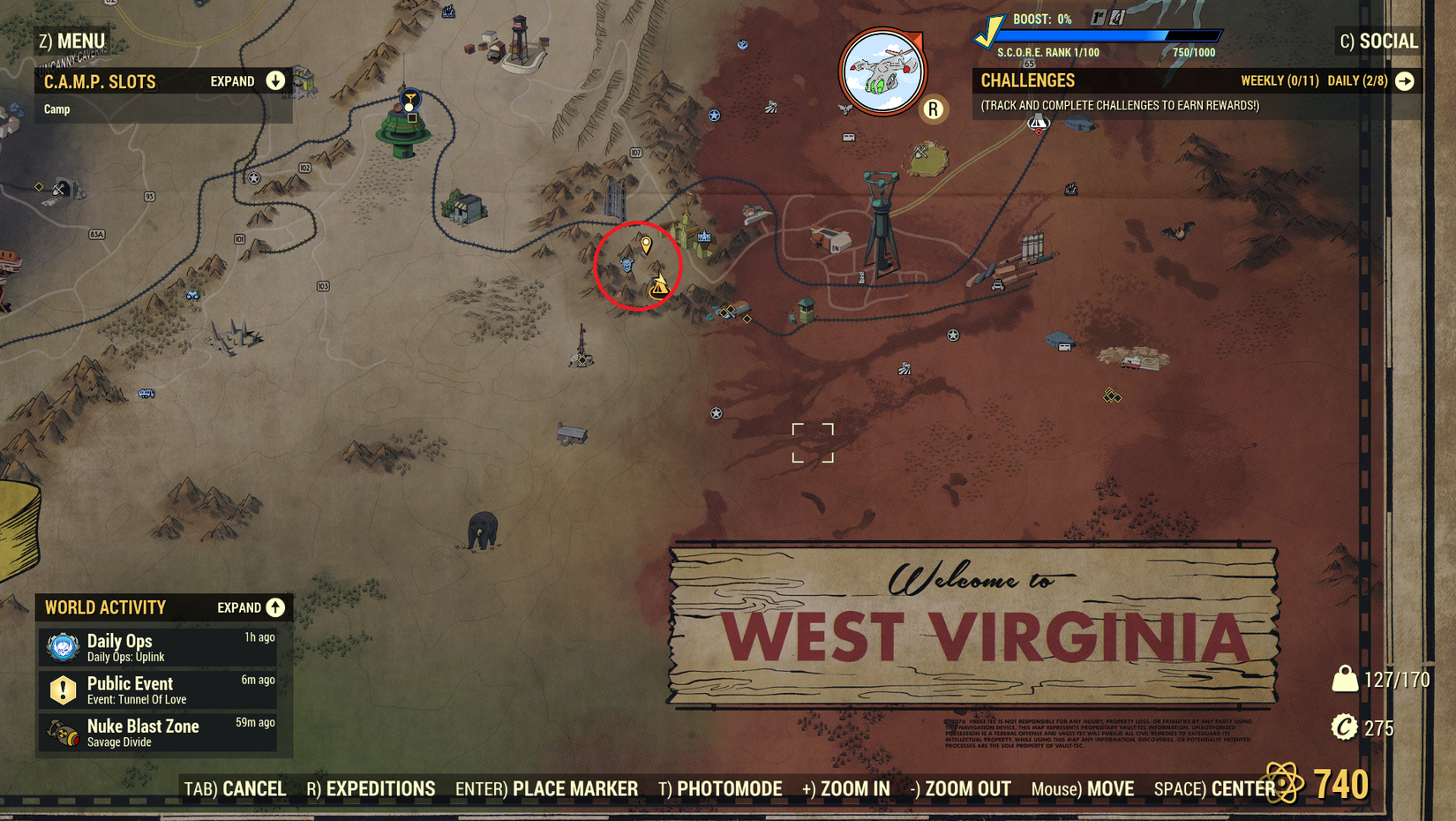
Task: Expand the C.A.M.P. SLOTS panel
Action: point(275,80)
